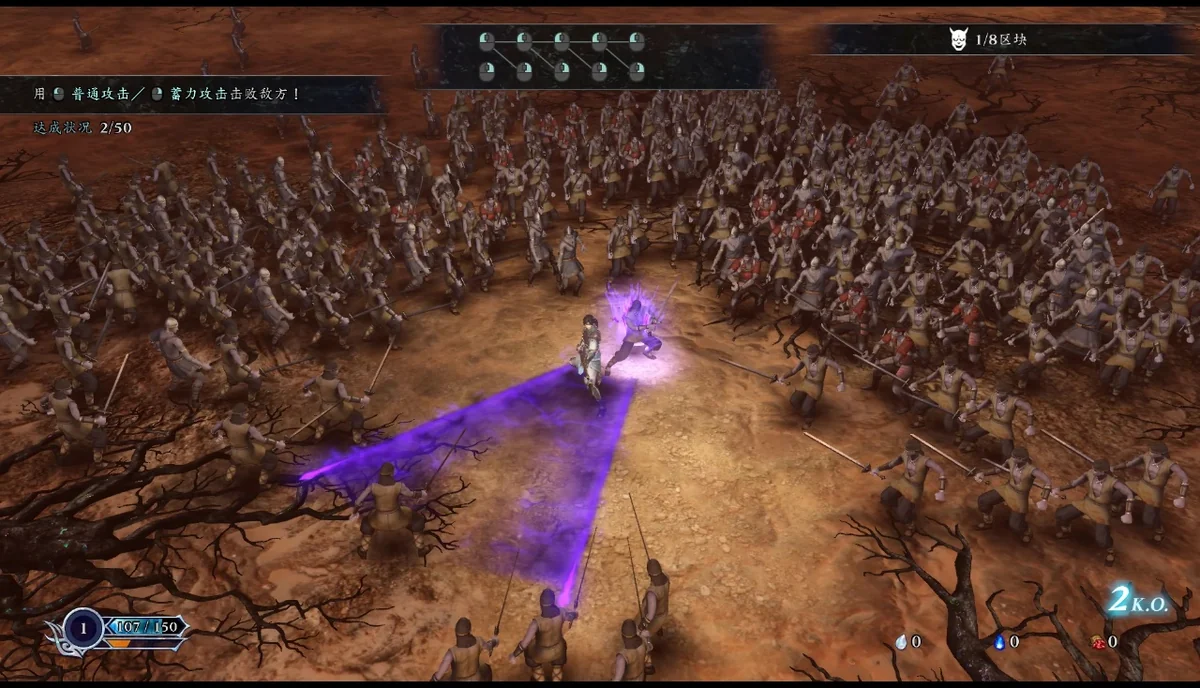Click the demon mask area icon
The height and width of the screenshot is (688, 1200).
click(x=956, y=39)
